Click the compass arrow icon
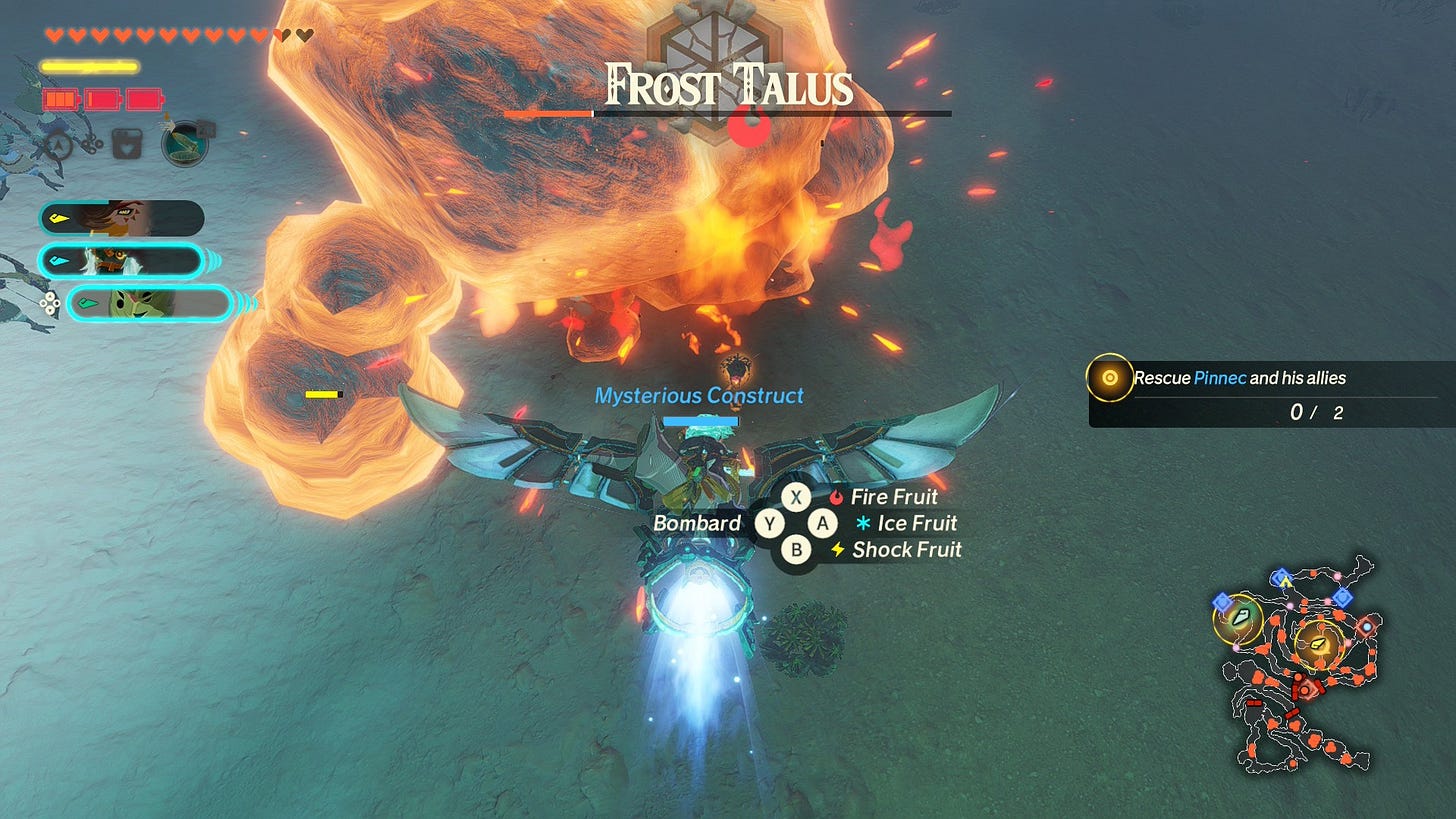This screenshot has width=1456, height=819. [x=58, y=145]
